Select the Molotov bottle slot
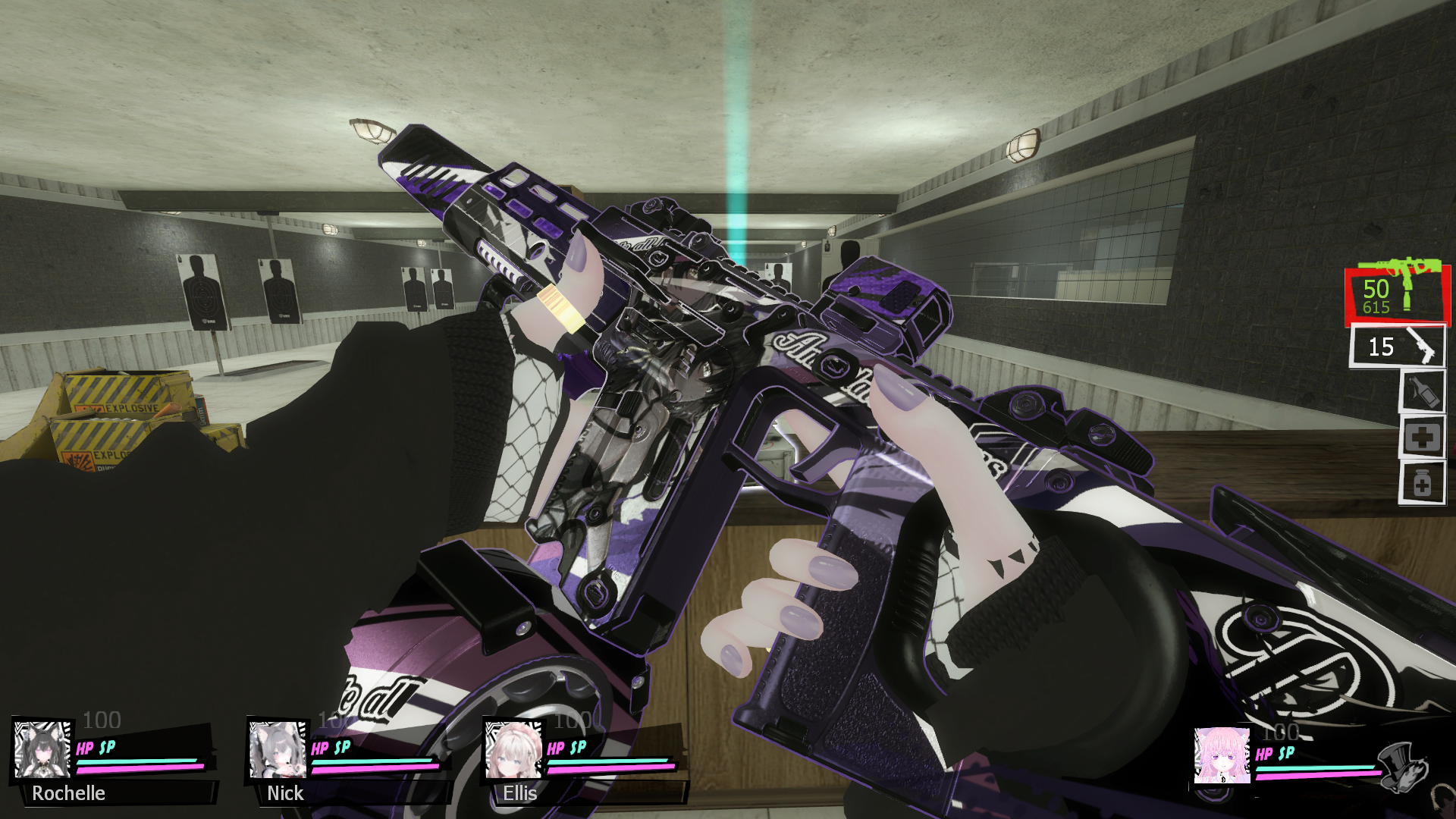Image resolution: width=1456 pixels, height=819 pixels. coord(1422,392)
